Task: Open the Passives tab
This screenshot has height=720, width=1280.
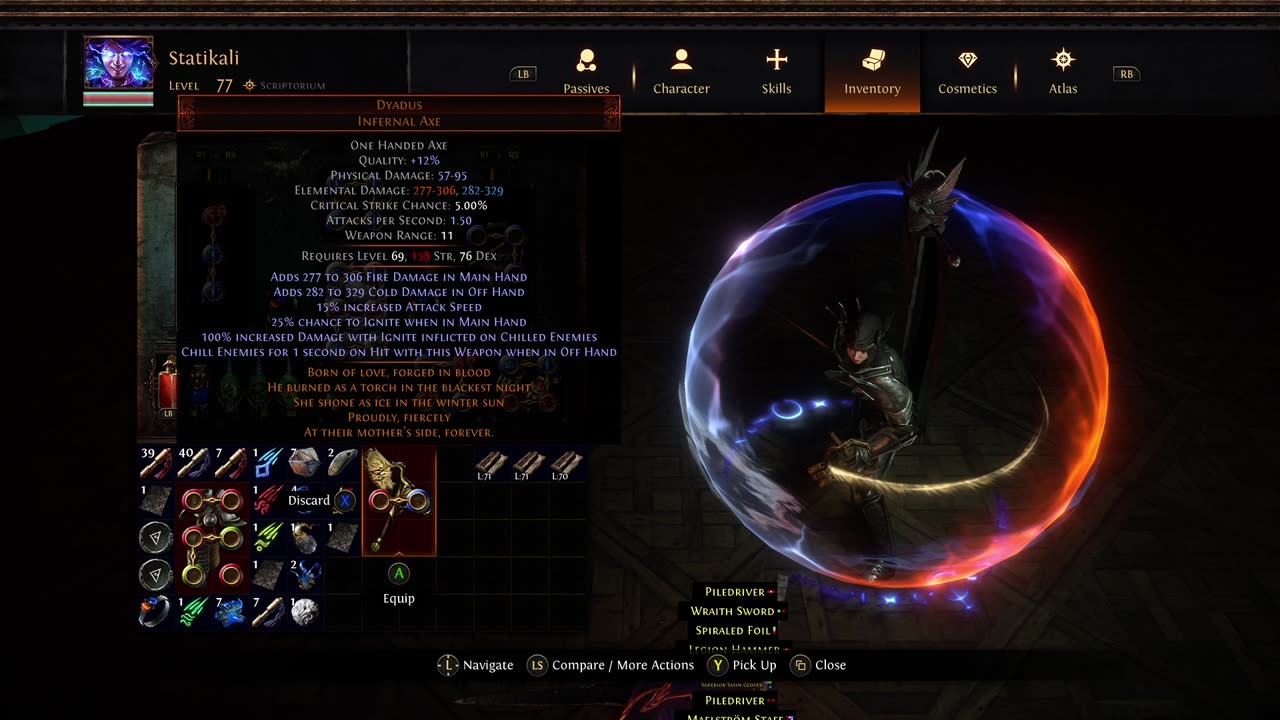Action: point(586,72)
